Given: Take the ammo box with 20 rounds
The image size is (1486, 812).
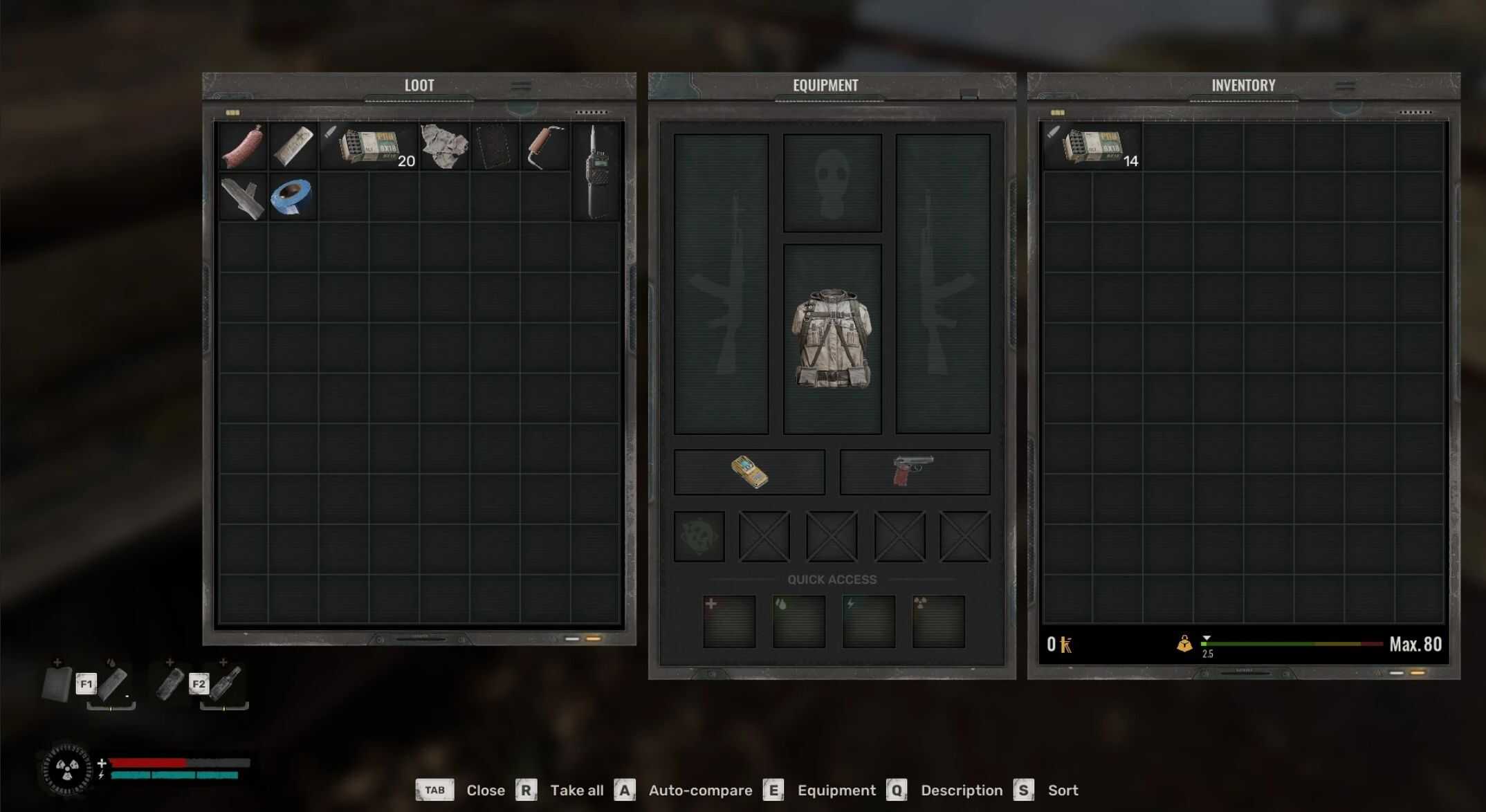Looking at the screenshot, I should click(369, 147).
